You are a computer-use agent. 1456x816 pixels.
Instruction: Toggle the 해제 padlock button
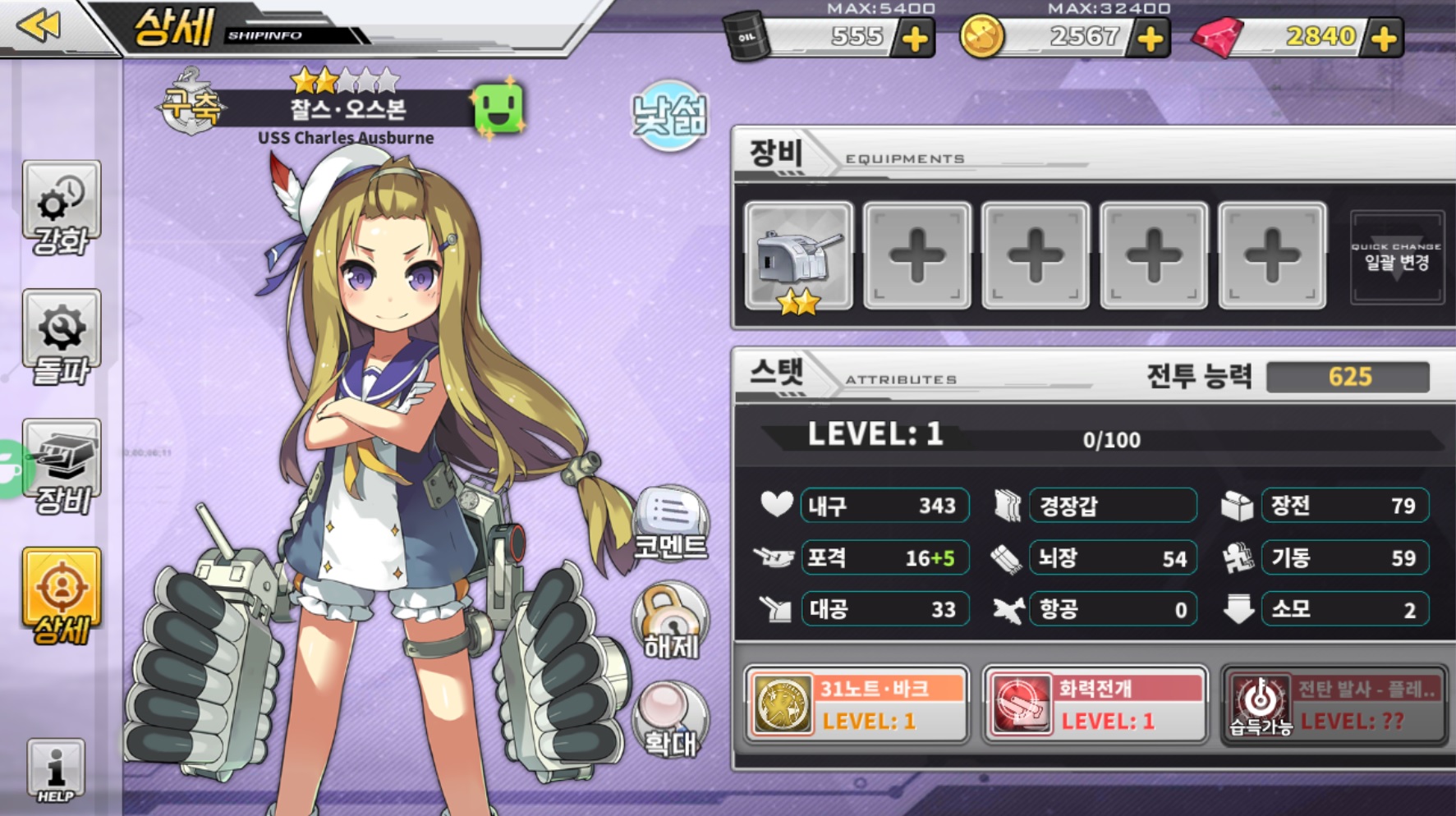(x=671, y=621)
